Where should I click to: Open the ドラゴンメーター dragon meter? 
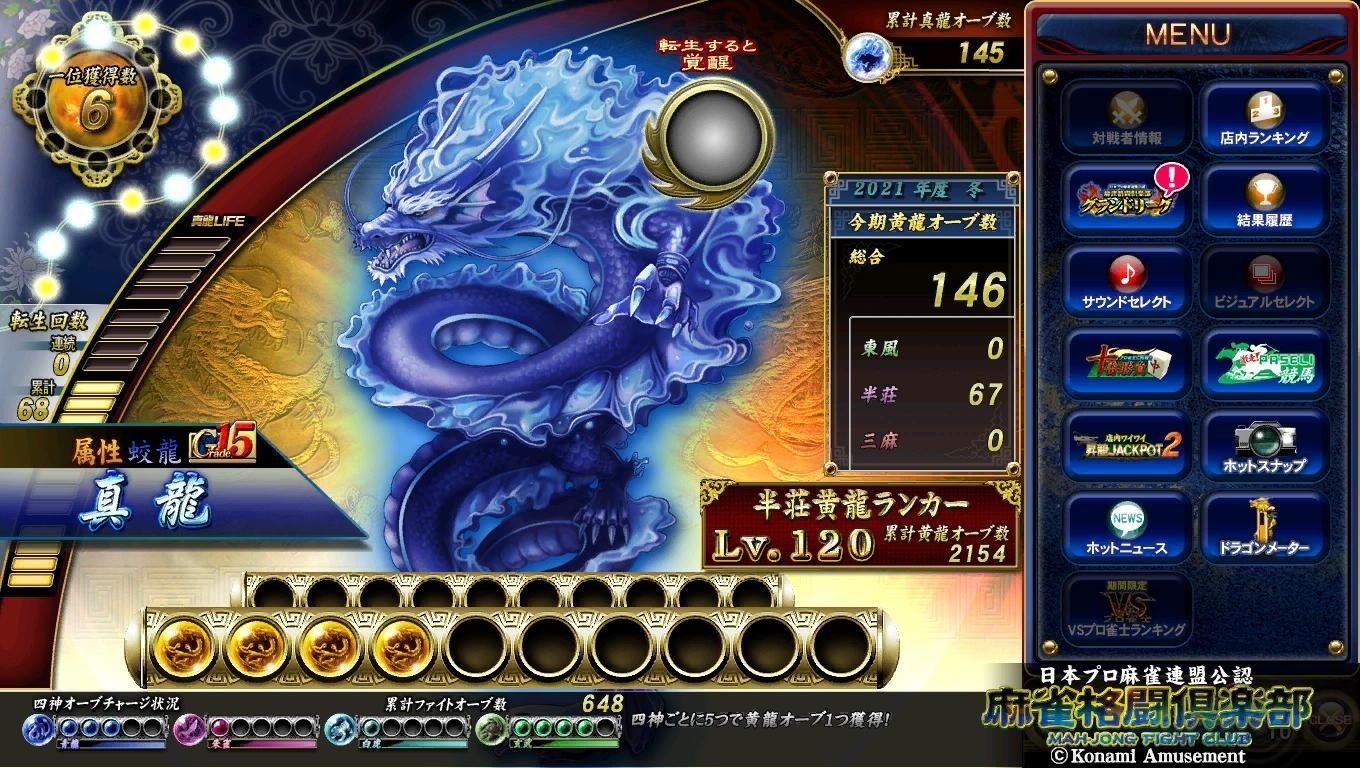[x=1264, y=528]
